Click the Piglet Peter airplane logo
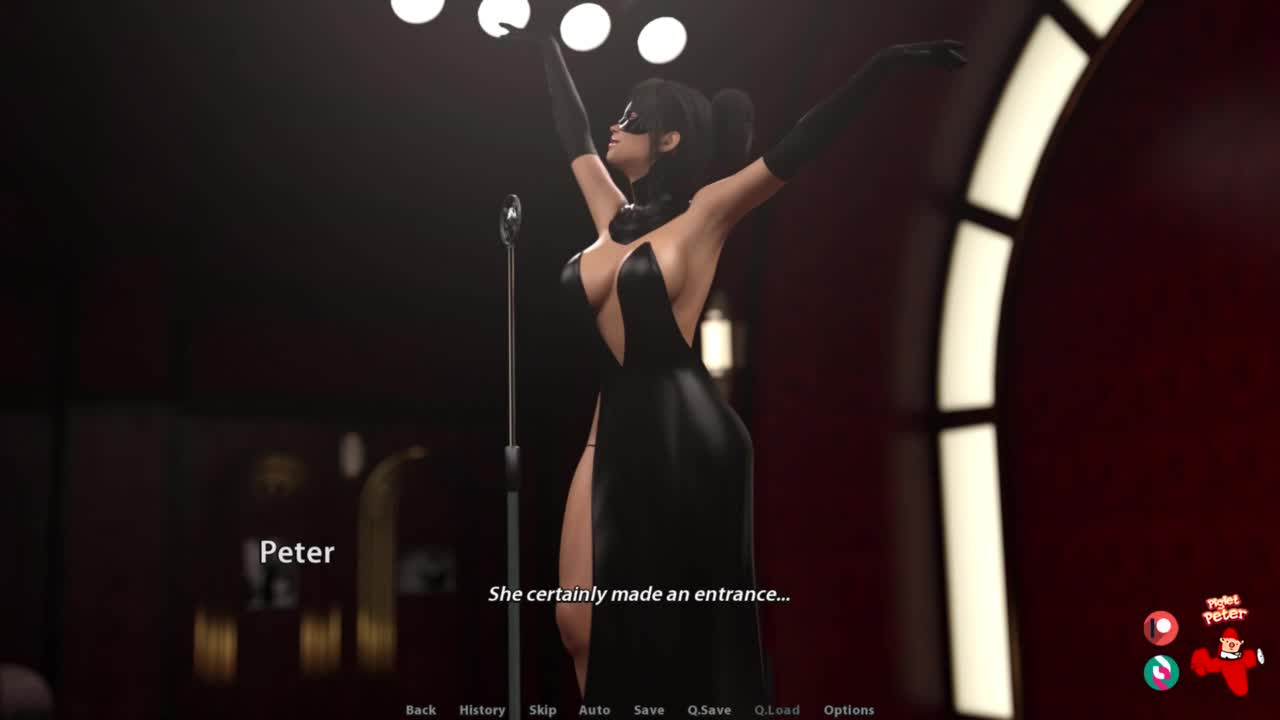 [1227, 645]
